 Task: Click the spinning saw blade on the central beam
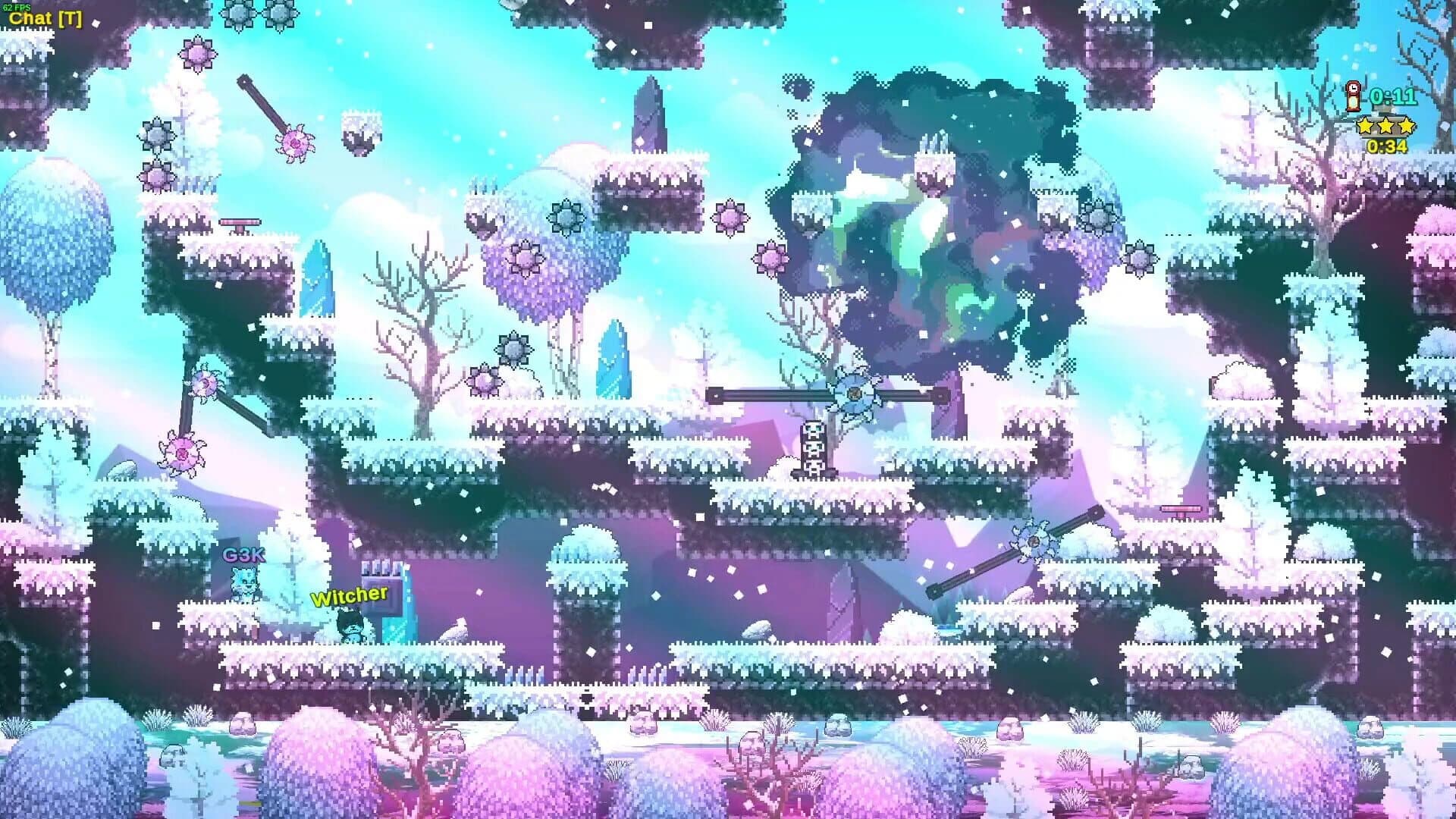[x=854, y=394]
